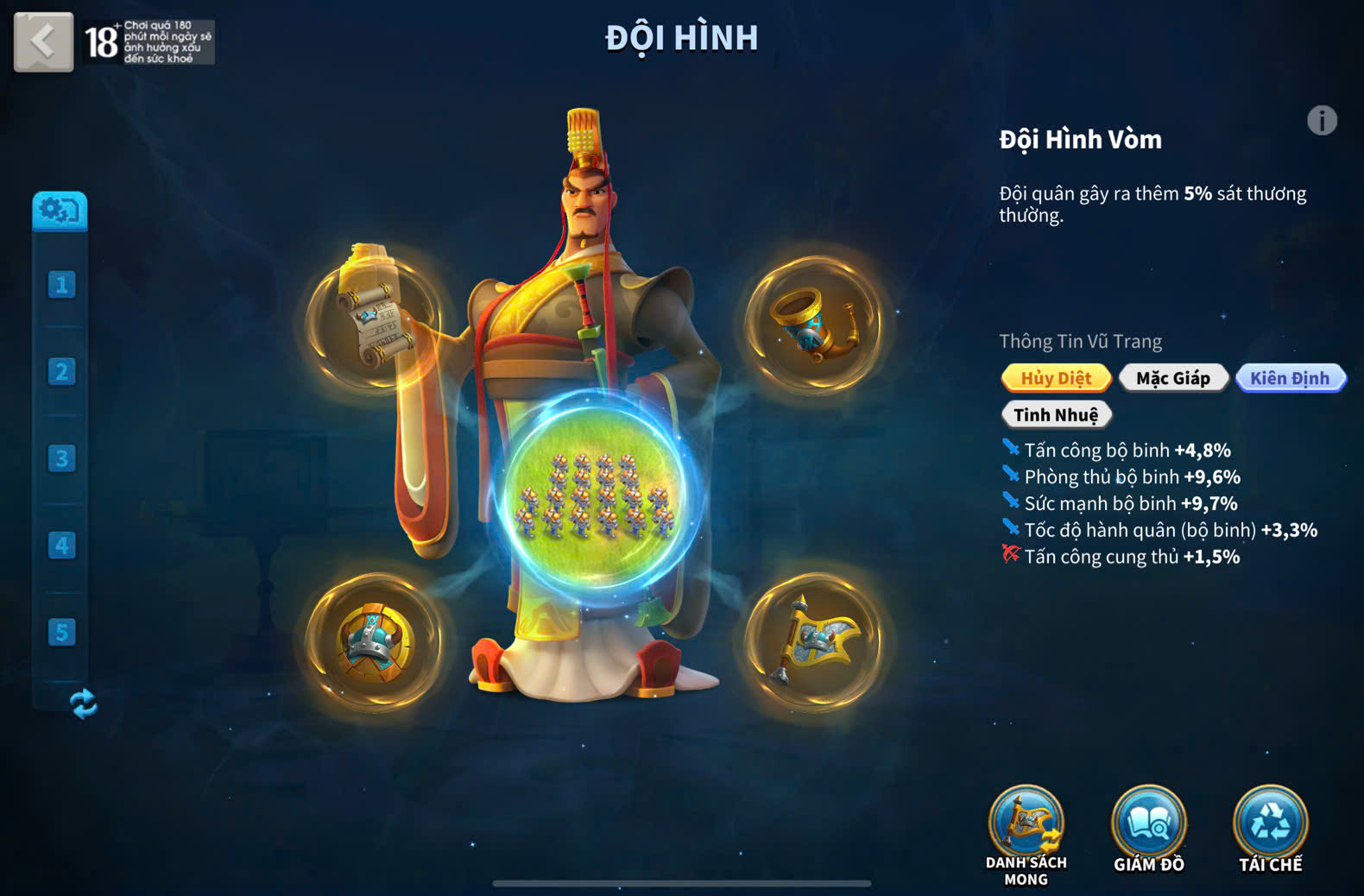Select the central troop formation orb
The image size is (1364, 896).
pyautogui.click(x=595, y=494)
